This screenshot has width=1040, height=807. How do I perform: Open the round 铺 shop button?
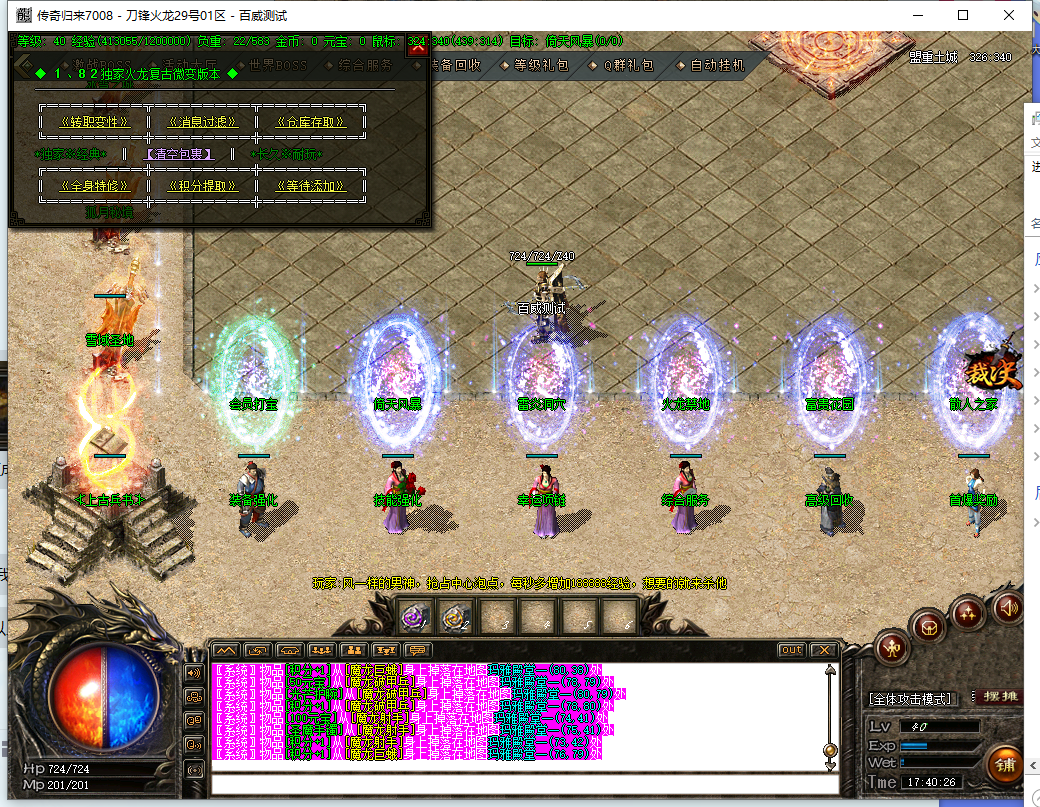coord(1006,765)
